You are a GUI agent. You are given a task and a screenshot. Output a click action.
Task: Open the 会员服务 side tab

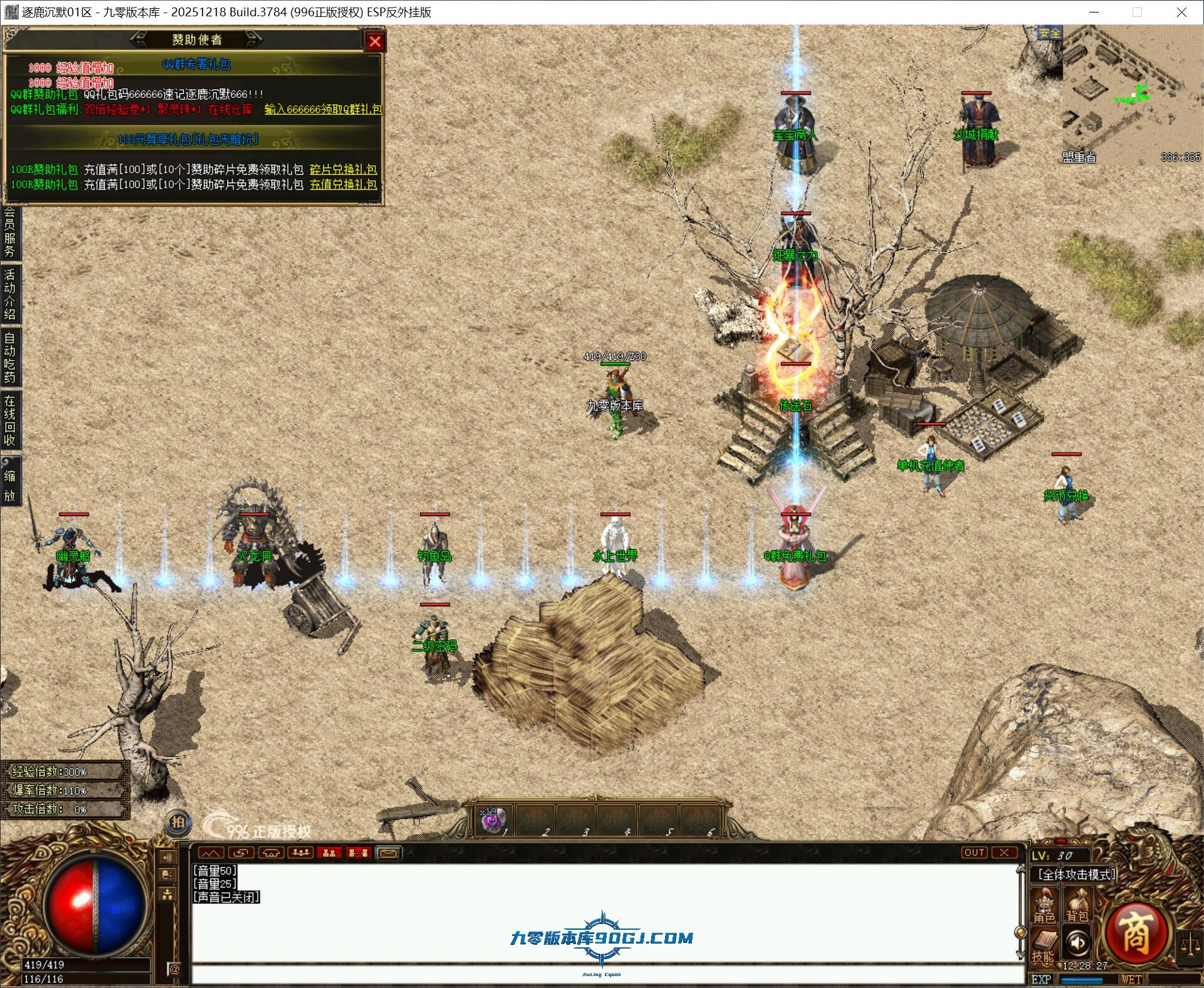click(x=9, y=232)
